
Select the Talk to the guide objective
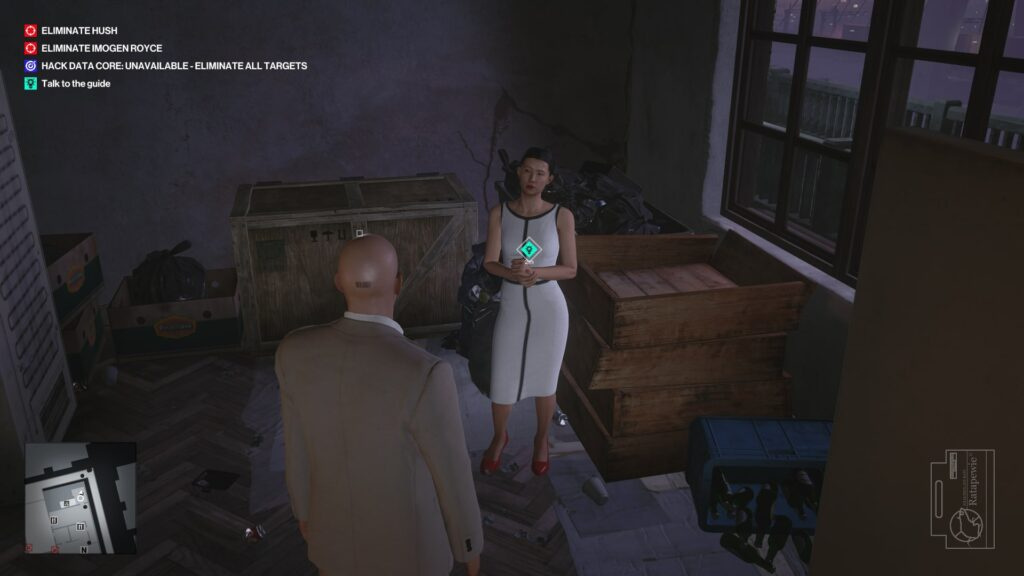[76, 84]
